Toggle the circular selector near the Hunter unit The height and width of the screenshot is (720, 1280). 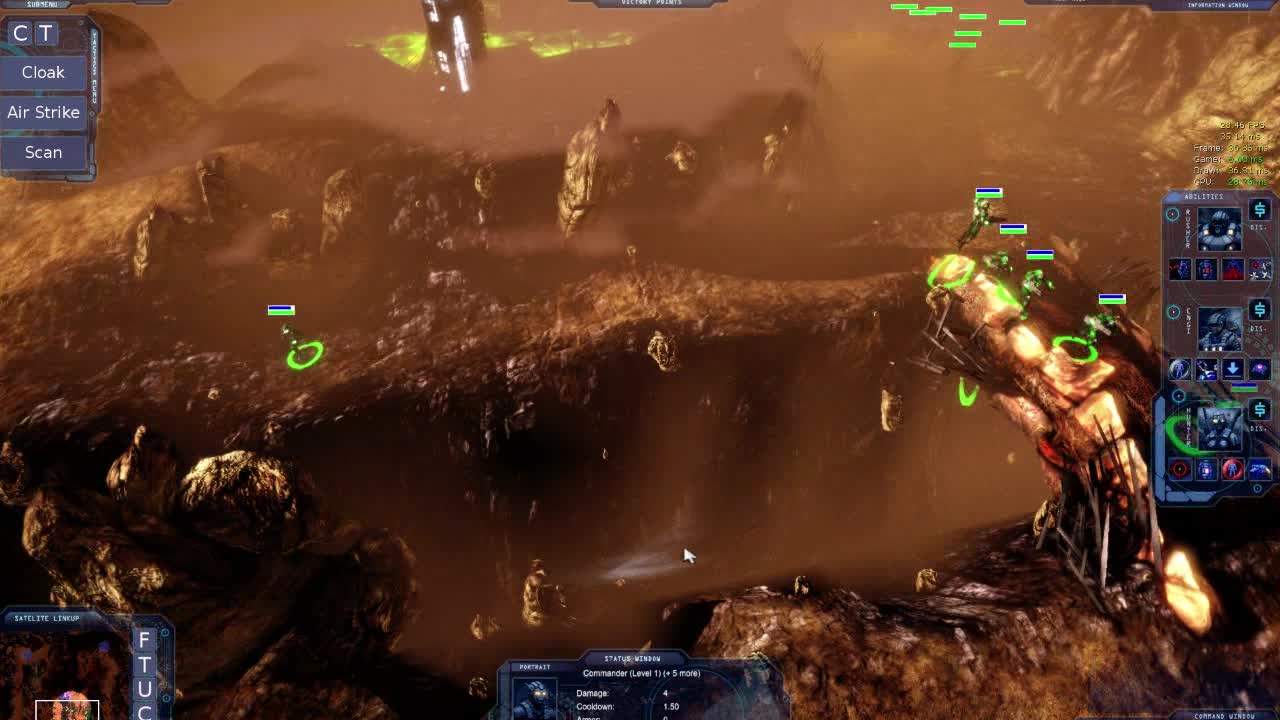pos(1177,396)
